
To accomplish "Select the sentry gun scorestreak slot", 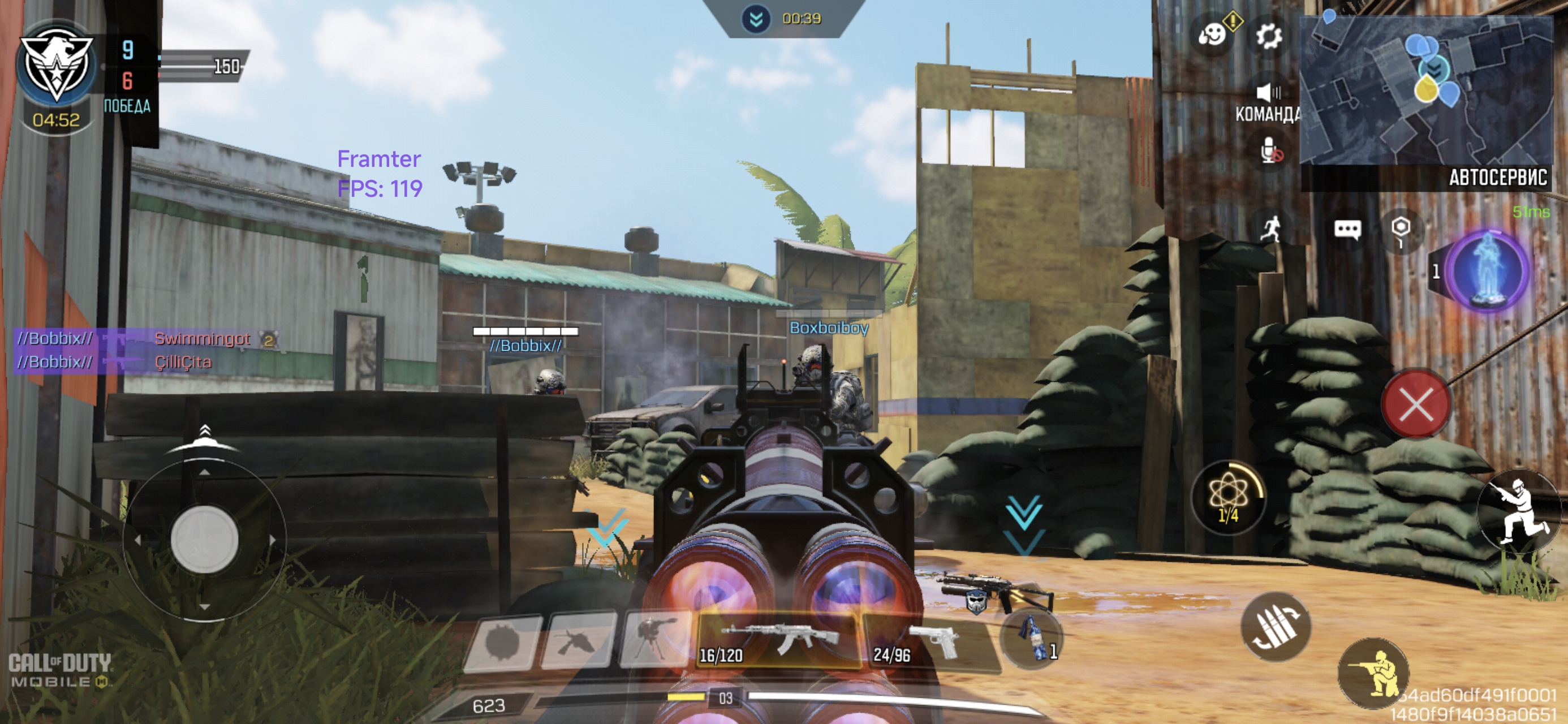I will pos(654,639).
